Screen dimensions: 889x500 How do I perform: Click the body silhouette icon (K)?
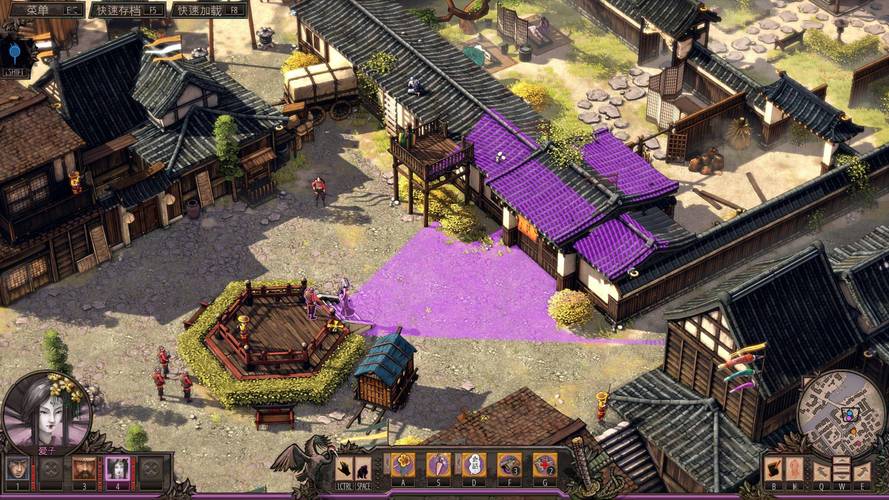(x=793, y=468)
